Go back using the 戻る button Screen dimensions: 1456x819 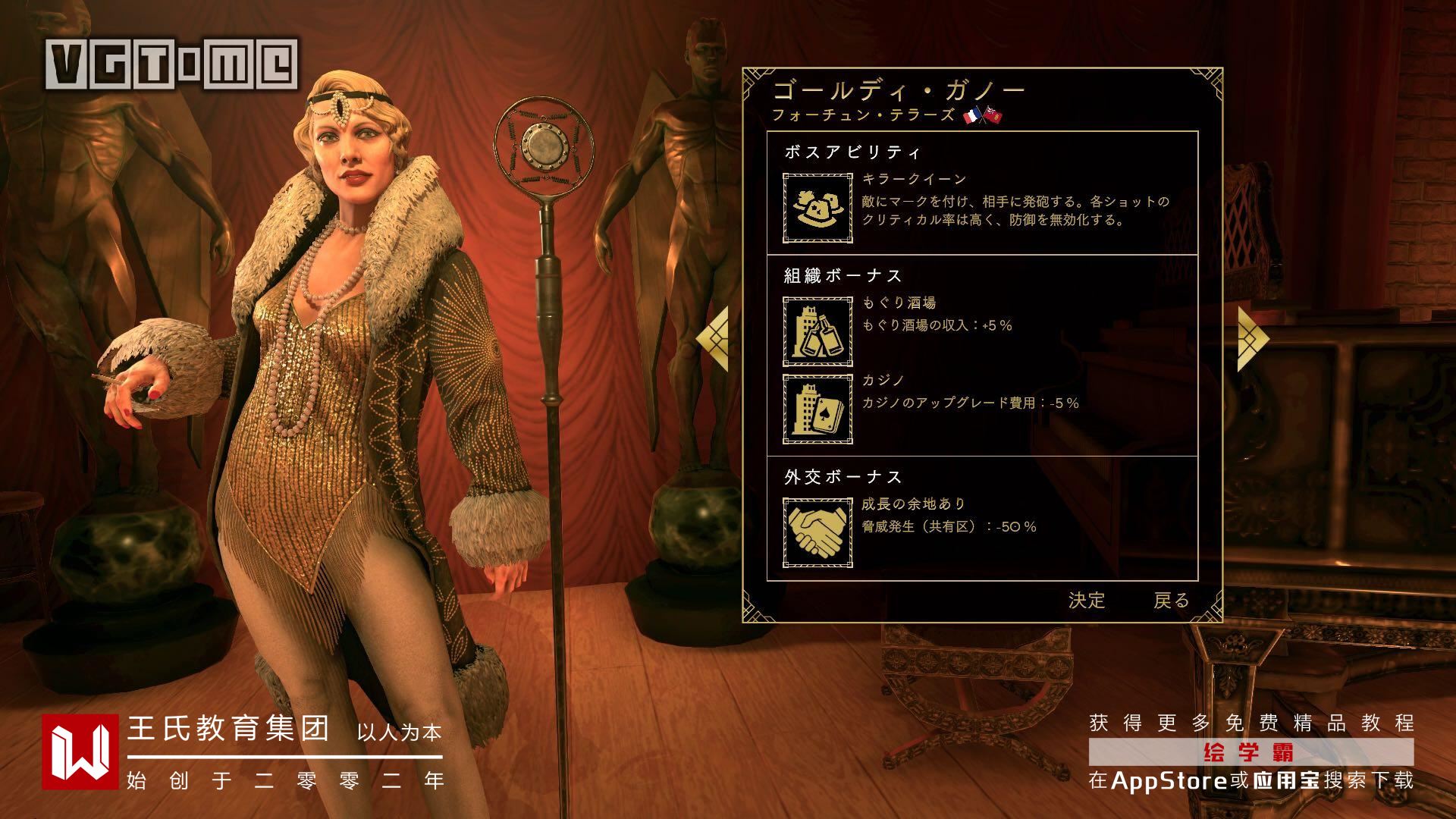[x=1171, y=601]
